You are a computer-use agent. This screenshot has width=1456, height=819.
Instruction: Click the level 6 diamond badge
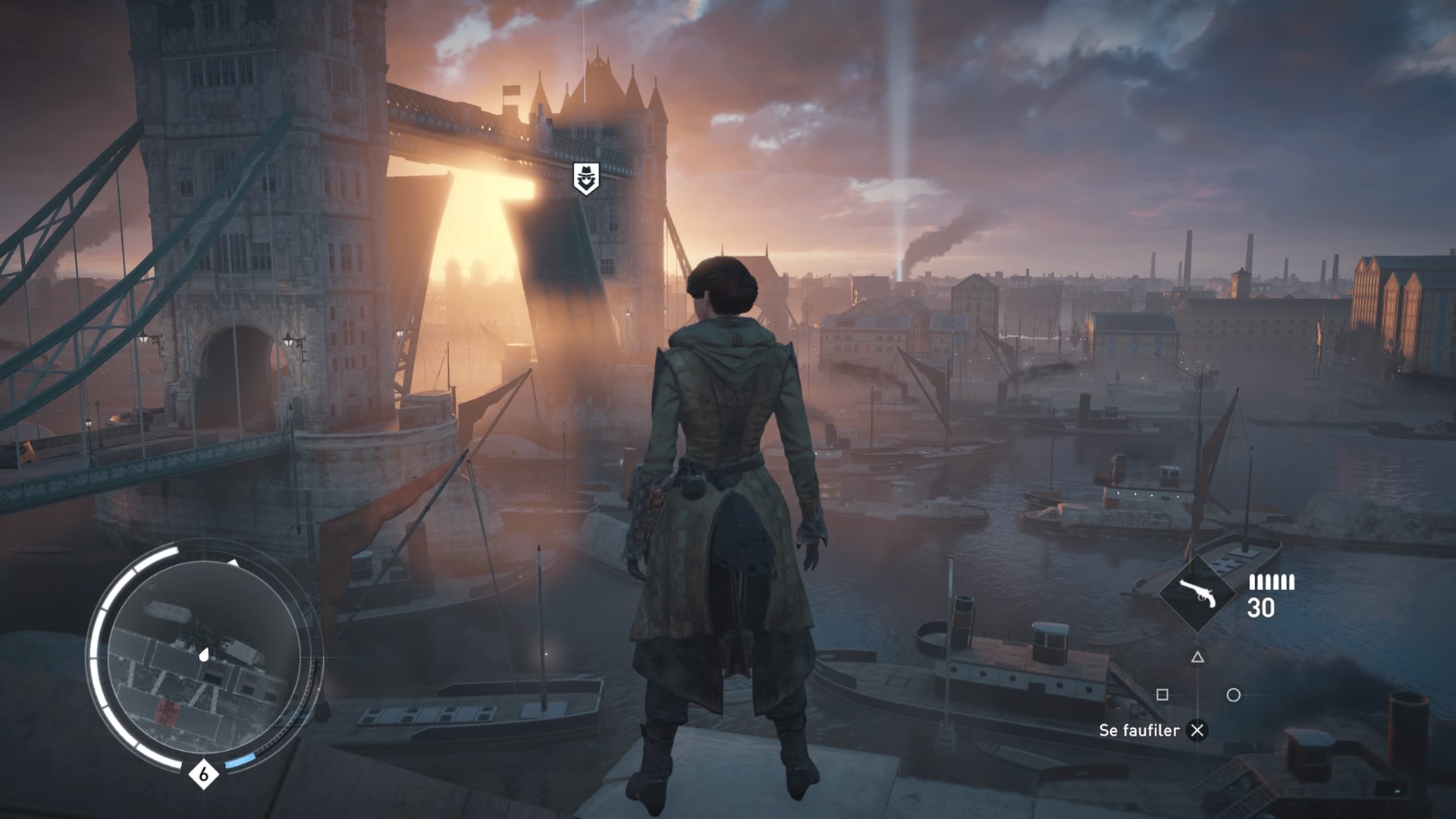[x=203, y=774]
